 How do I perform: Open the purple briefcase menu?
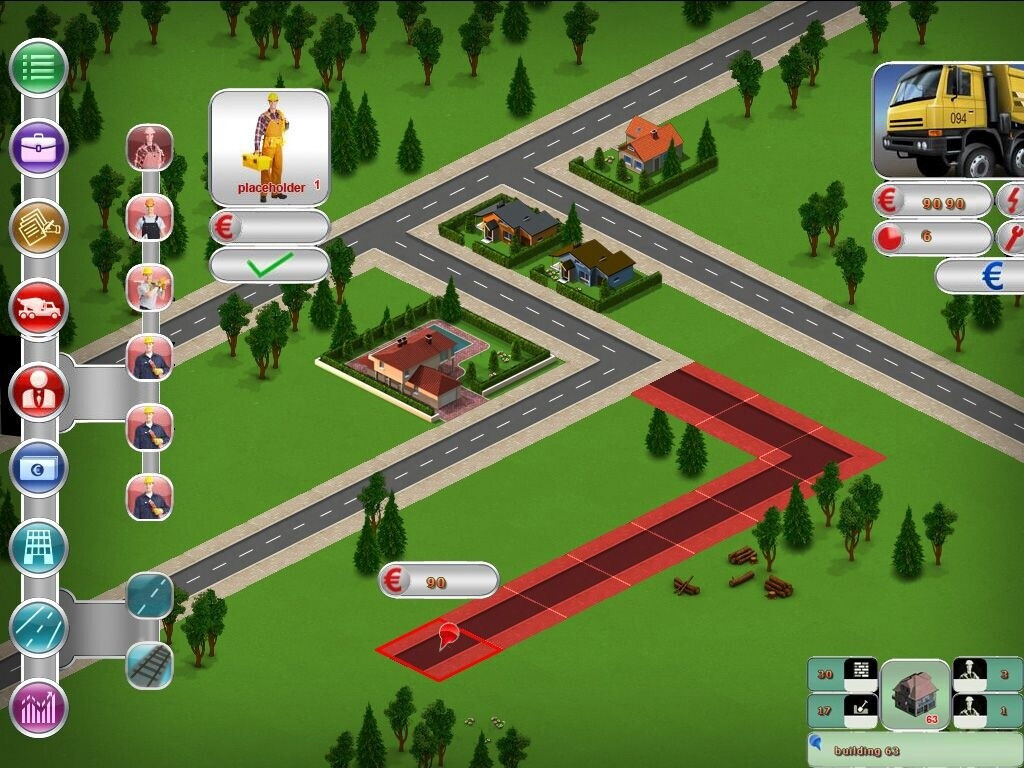pyautogui.click(x=38, y=148)
